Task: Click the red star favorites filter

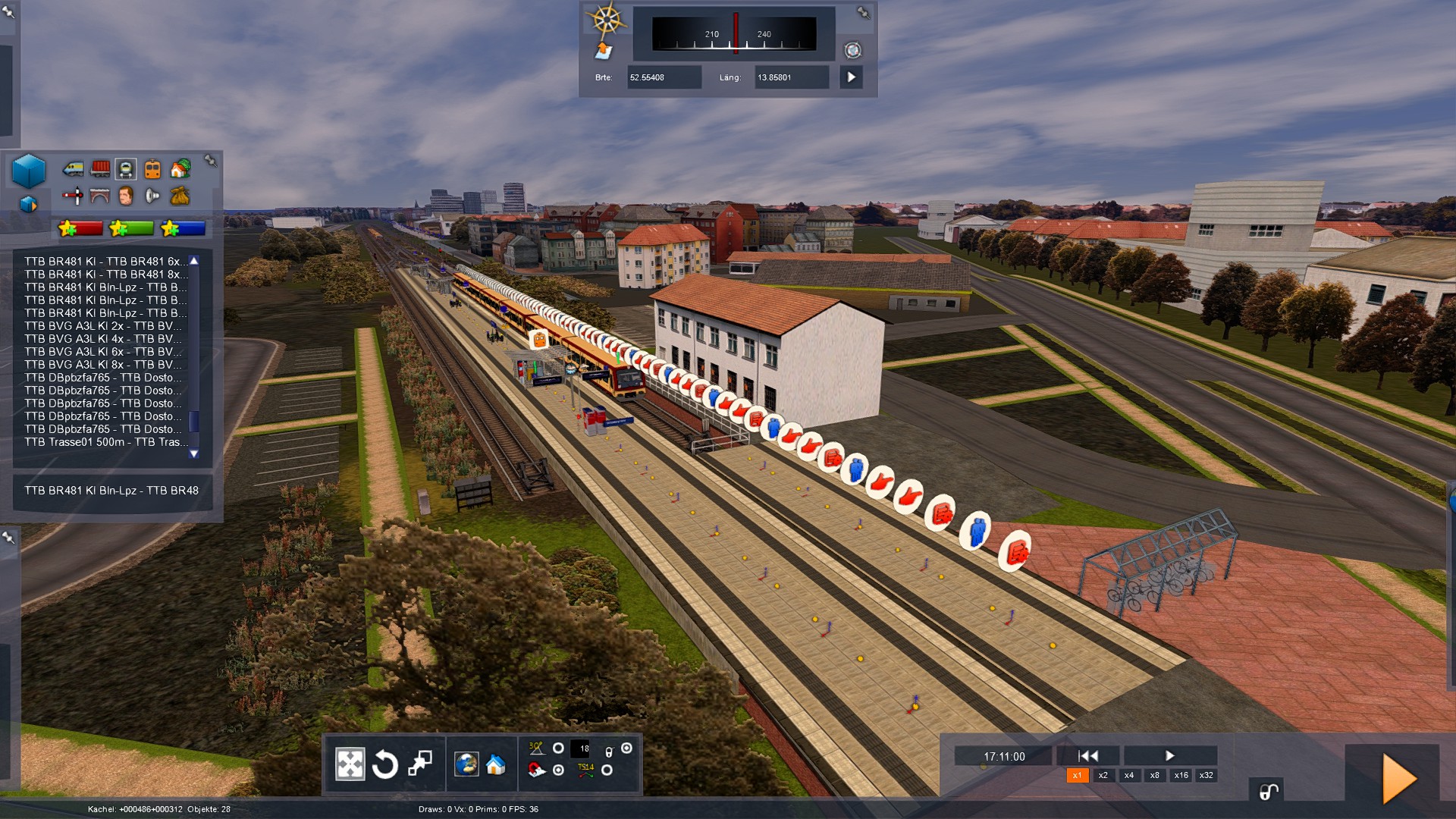Action: (80, 228)
